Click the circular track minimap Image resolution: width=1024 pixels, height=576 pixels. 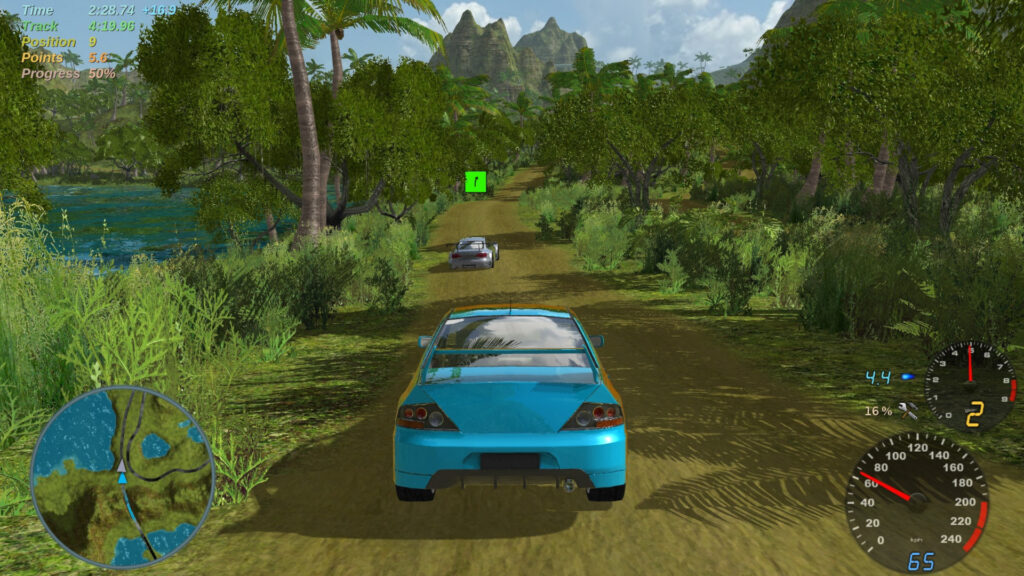coord(122,477)
